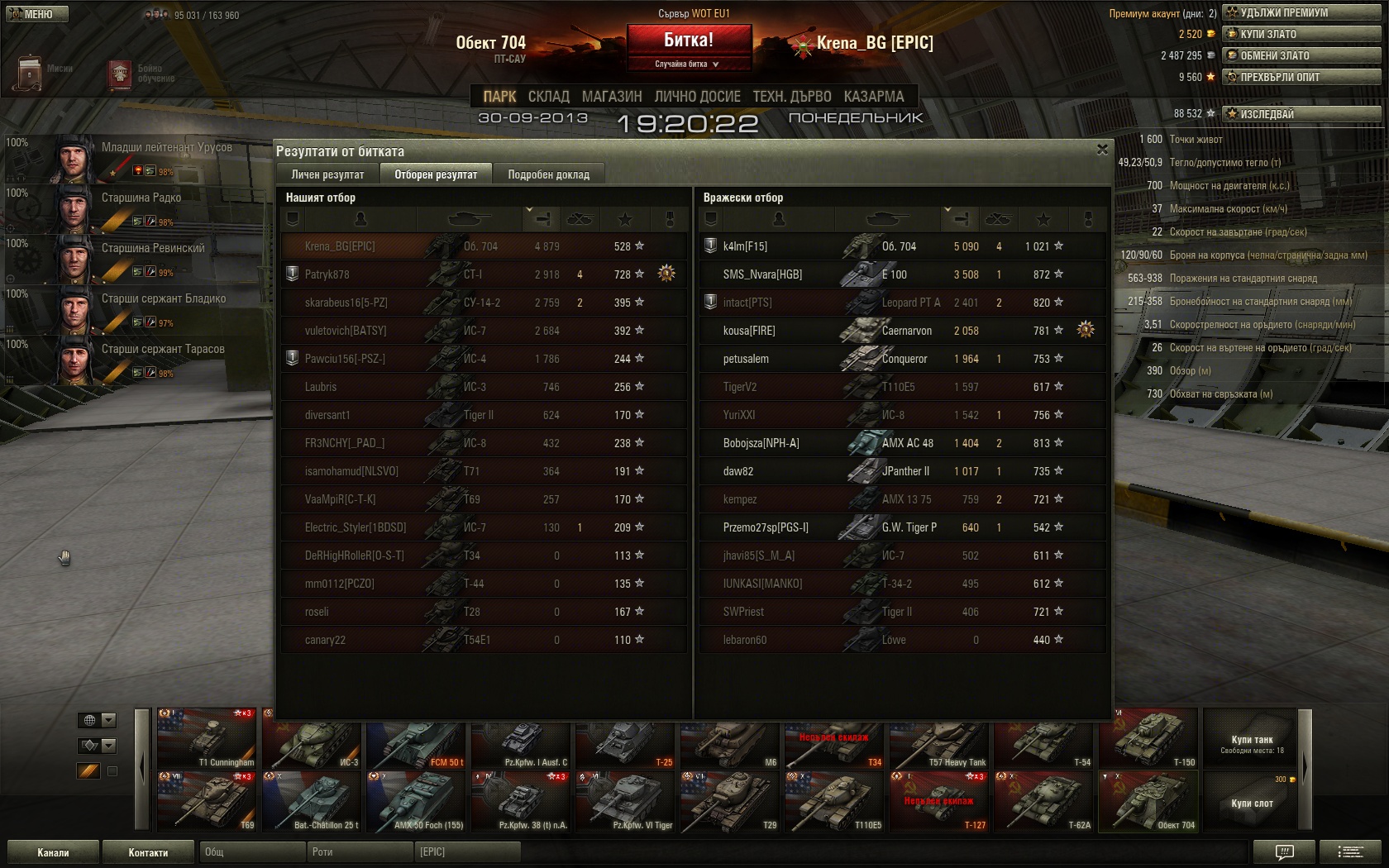Go to the МАГАЗИН section
Image resolution: width=1389 pixels, height=868 pixels.
[x=611, y=97]
